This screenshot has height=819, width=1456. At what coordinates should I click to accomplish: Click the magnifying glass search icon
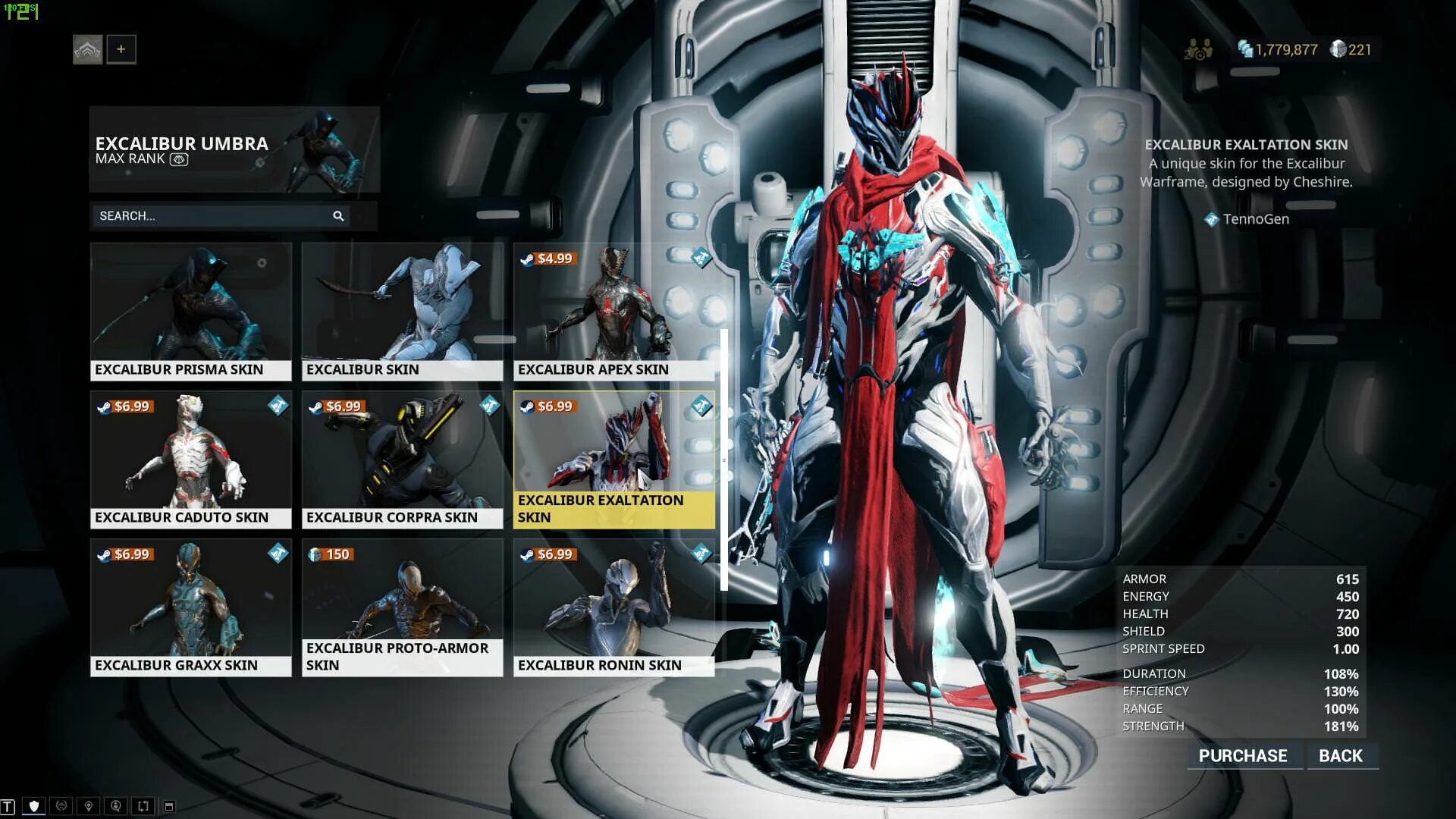[338, 216]
